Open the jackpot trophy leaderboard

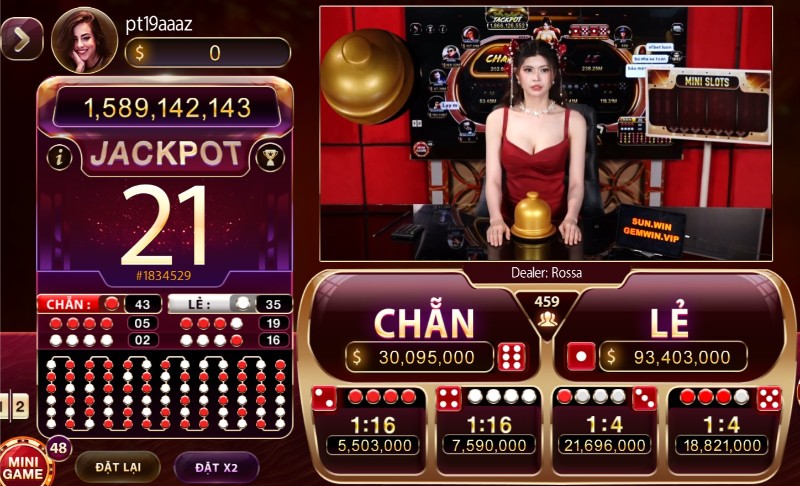268,156
